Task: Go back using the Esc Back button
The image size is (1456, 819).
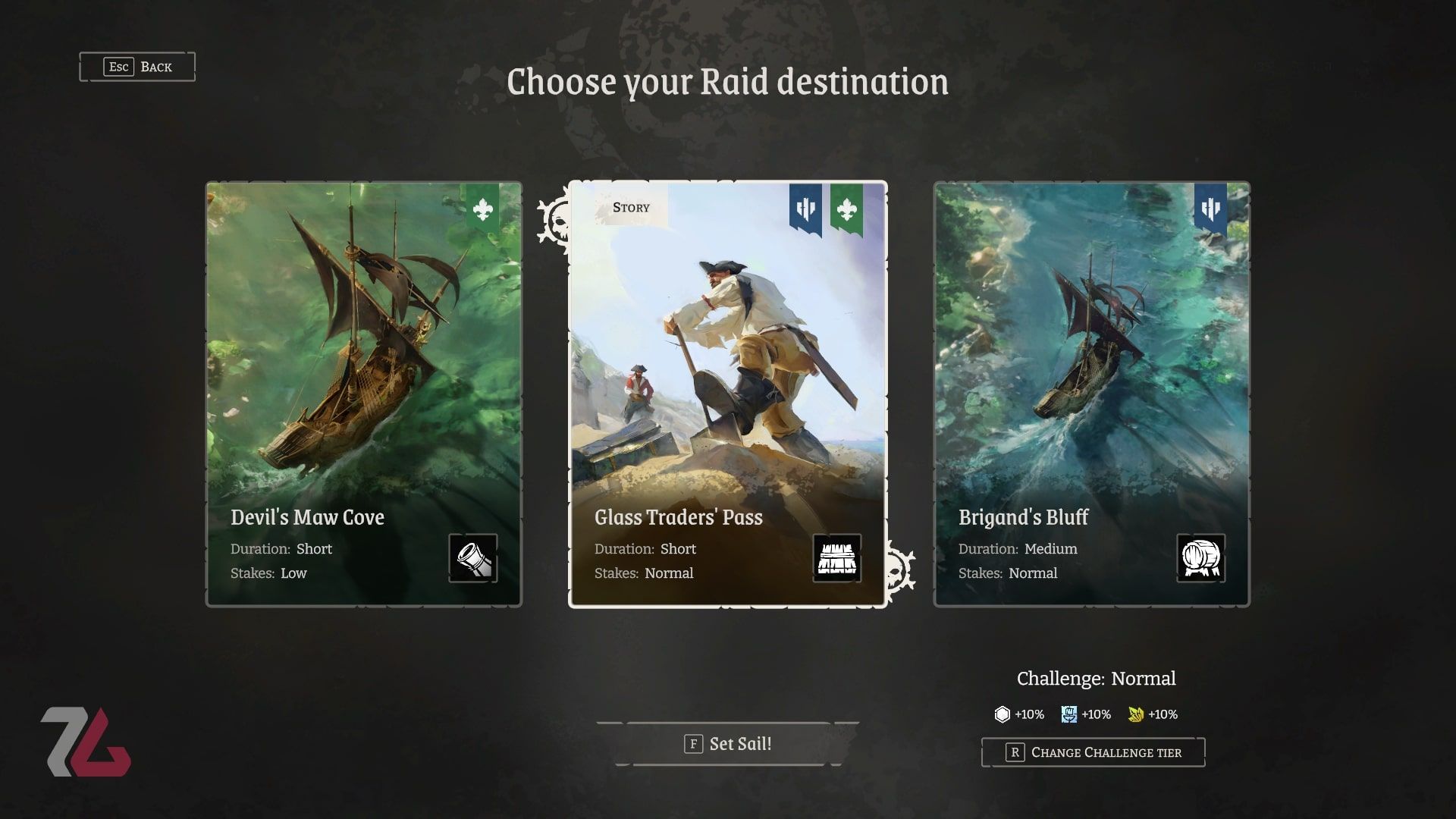Action: [x=139, y=67]
